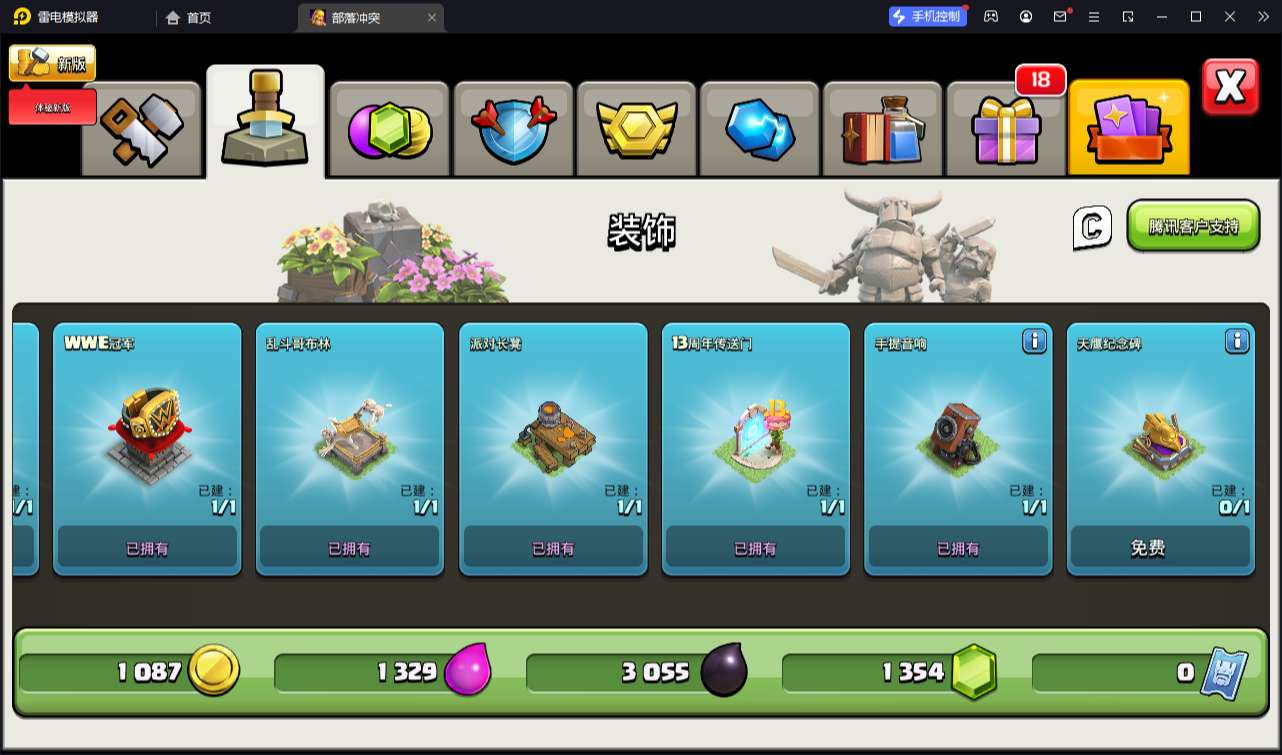
Task: Open the gold hexagon badge tab
Action: click(x=636, y=129)
